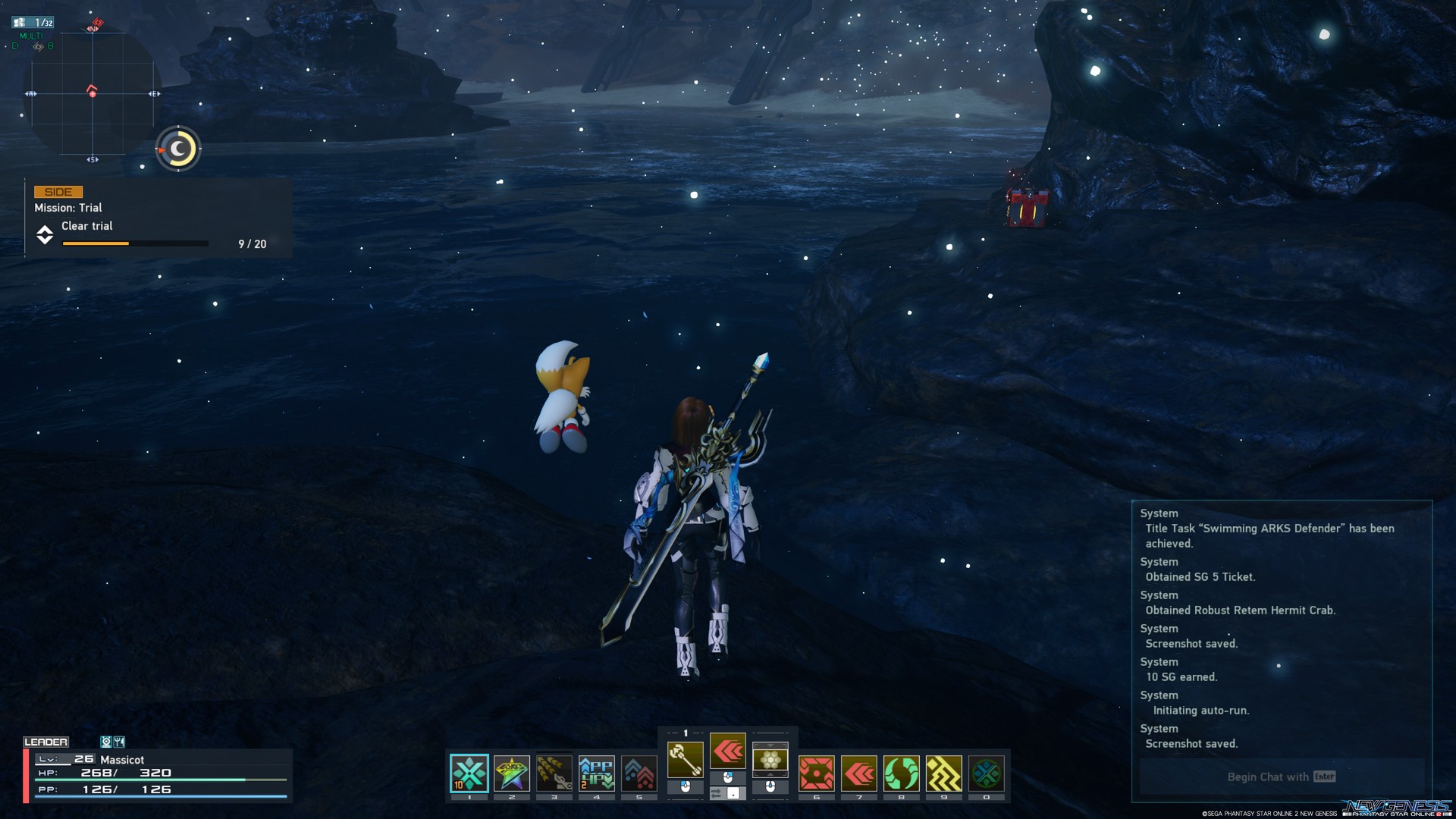Click the day-night cycle dial near the minimap

177,149
